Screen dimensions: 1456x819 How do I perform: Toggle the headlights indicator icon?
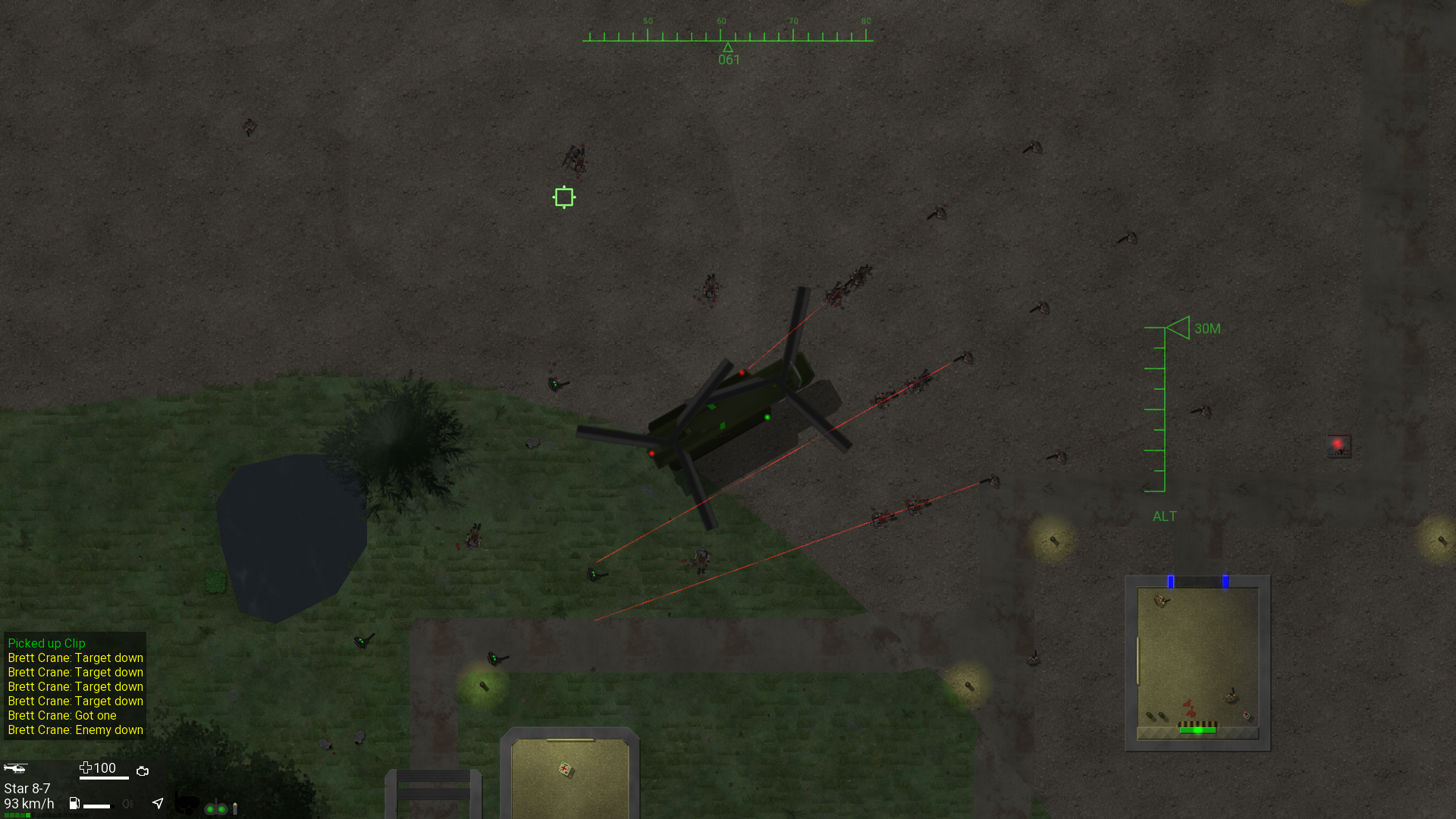click(127, 804)
